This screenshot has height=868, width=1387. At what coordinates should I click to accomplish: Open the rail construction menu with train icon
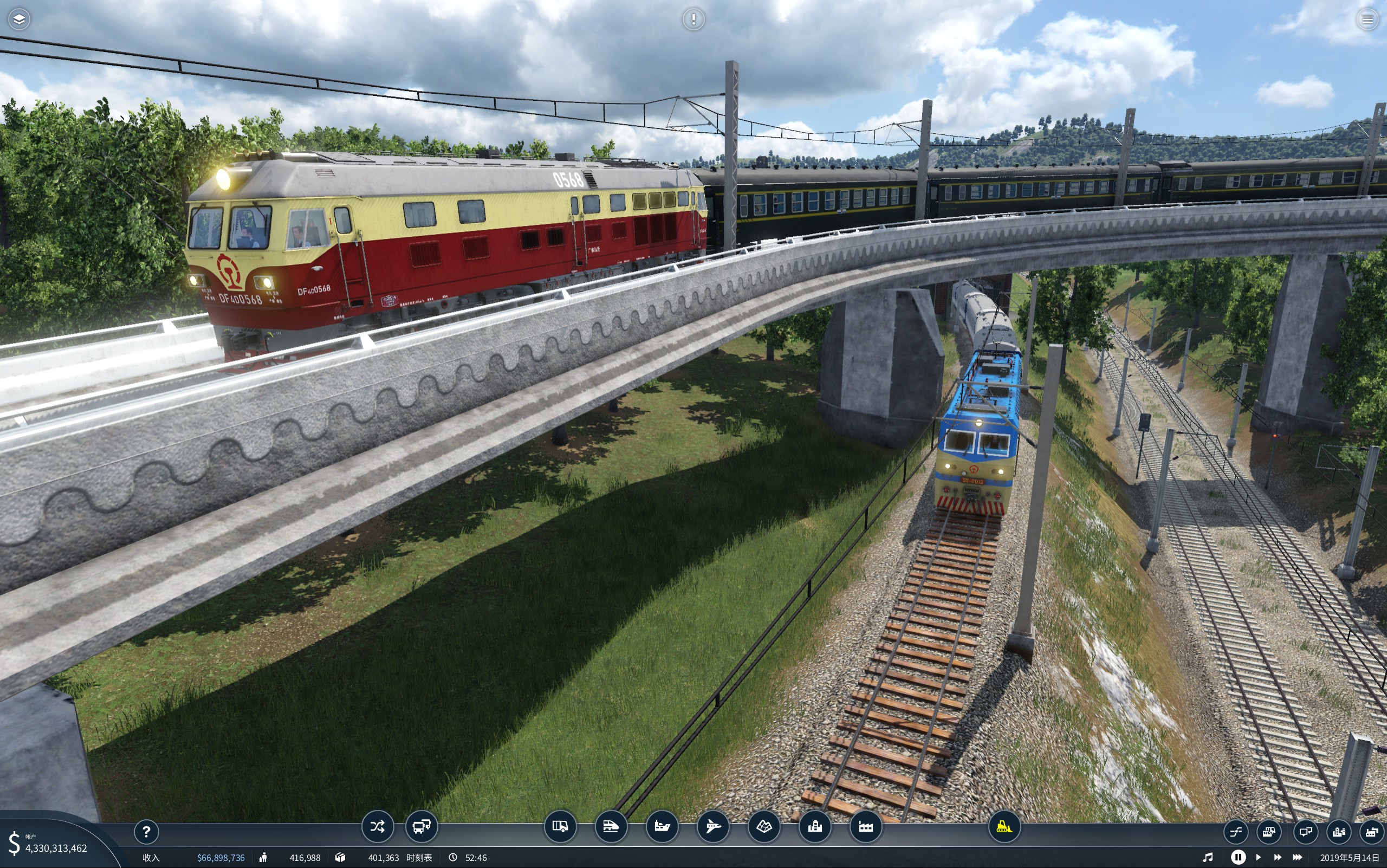point(611,827)
